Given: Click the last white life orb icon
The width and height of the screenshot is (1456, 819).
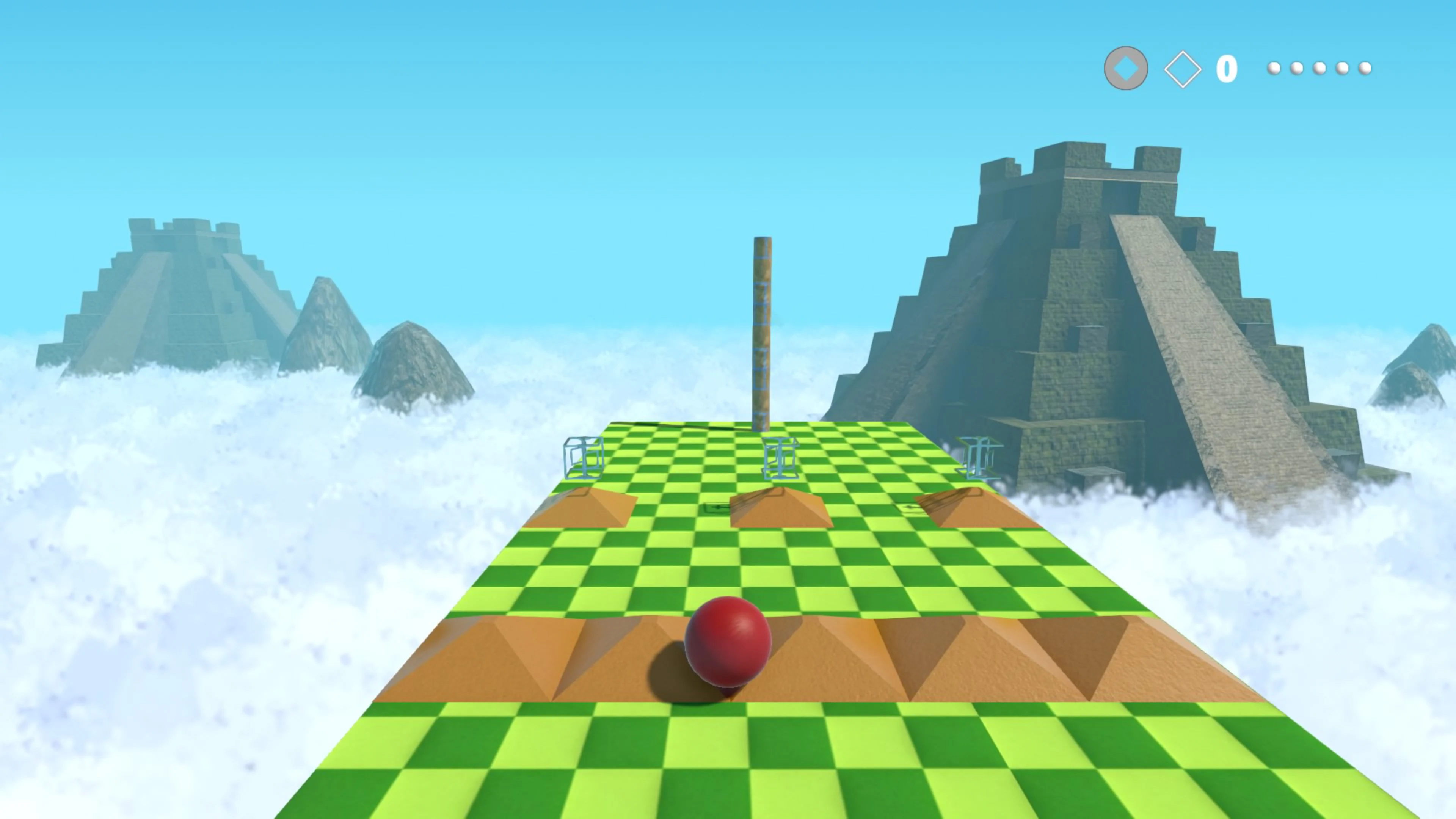Looking at the screenshot, I should tap(1365, 68).
